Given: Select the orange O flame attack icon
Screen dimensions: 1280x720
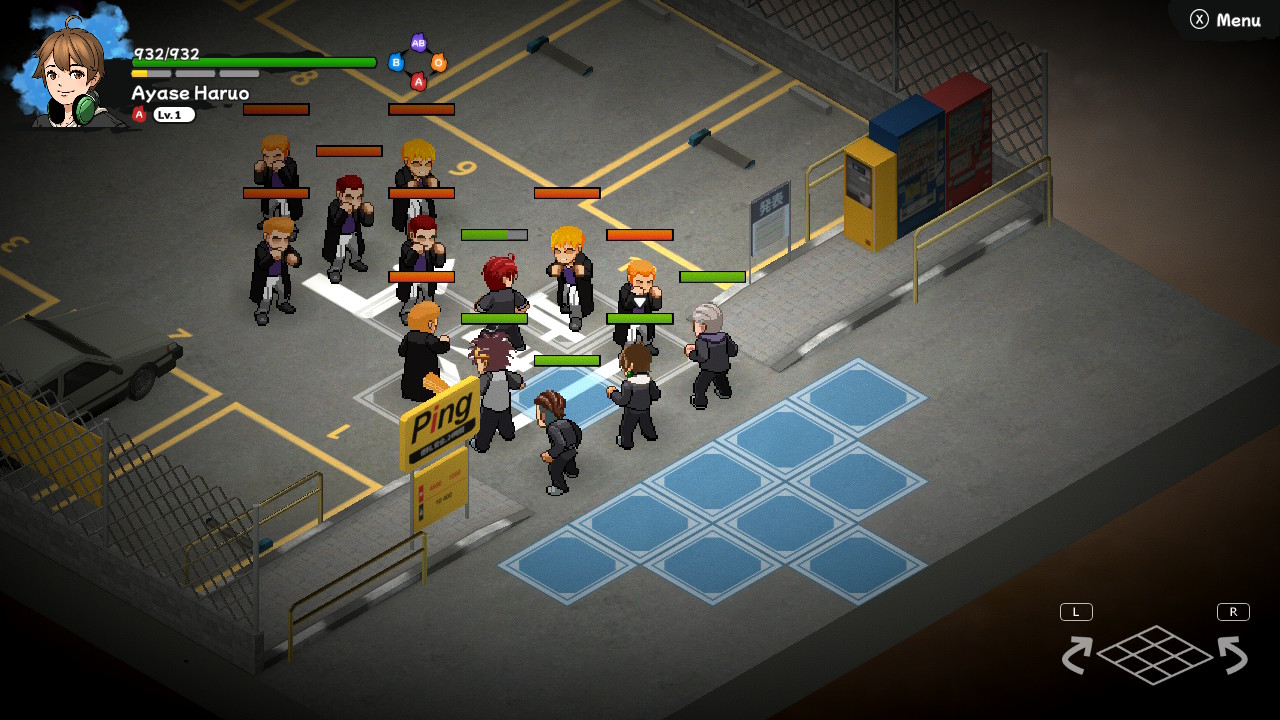Looking at the screenshot, I should pos(439,62).
